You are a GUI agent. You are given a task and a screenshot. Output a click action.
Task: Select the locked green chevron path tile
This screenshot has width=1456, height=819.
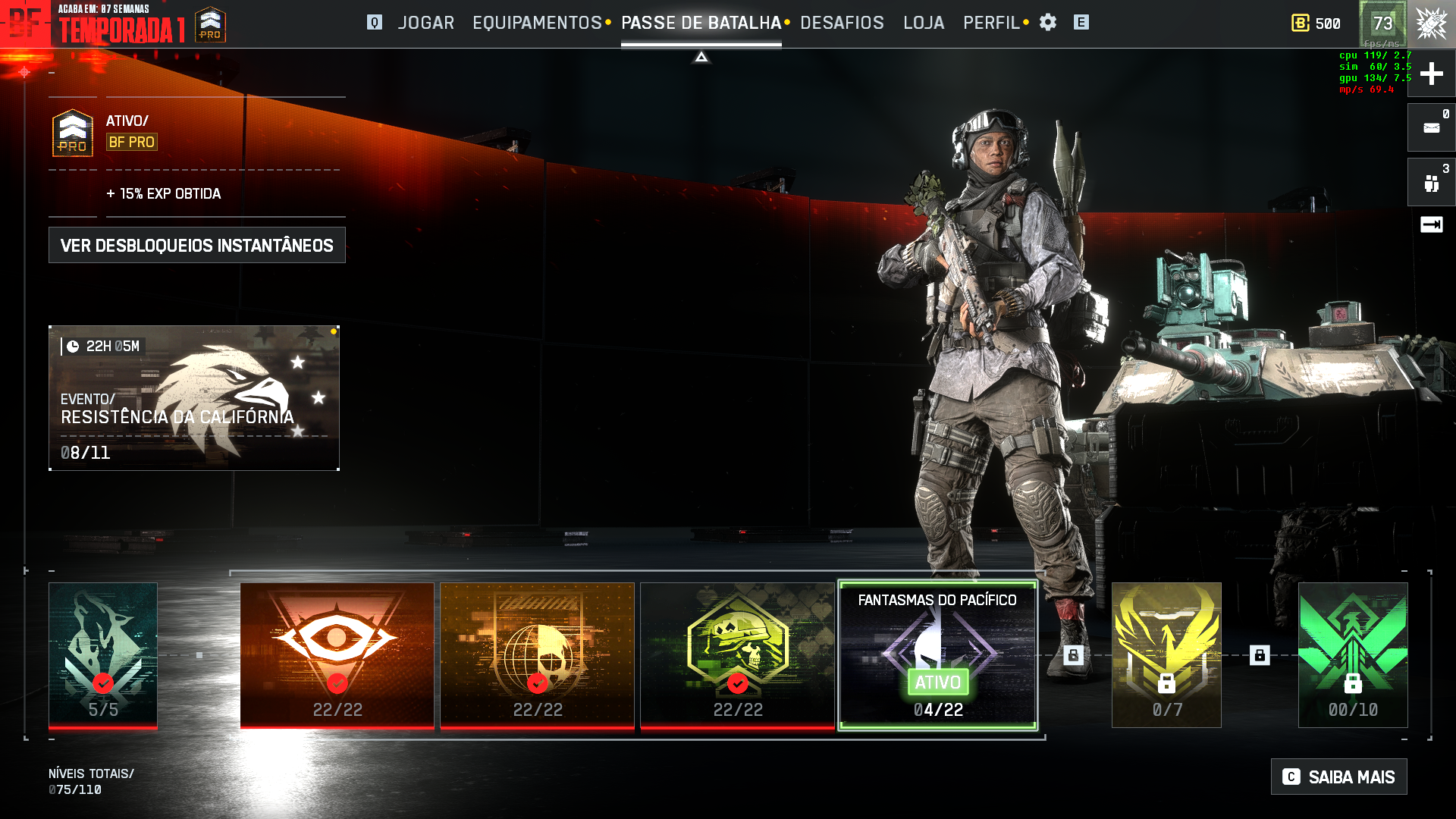[x=1353, y=655]
